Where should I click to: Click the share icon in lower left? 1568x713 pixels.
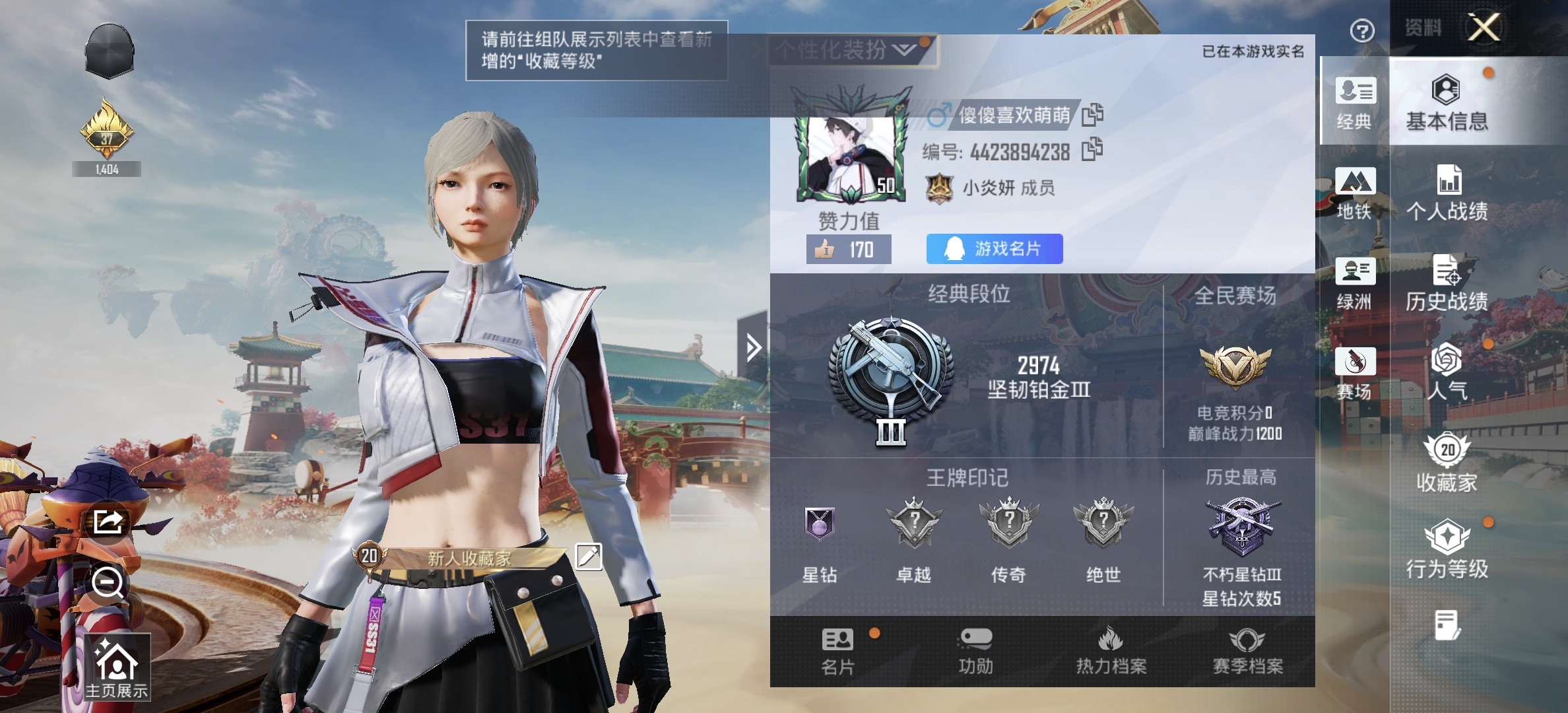[107, 523]
